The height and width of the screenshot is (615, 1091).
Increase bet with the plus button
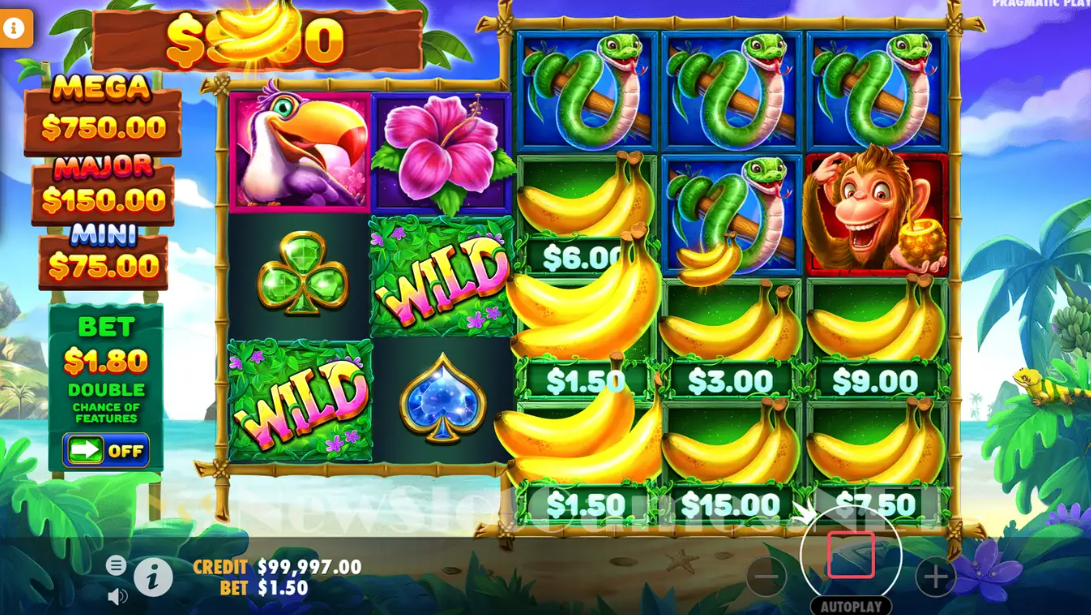point(935,577)
